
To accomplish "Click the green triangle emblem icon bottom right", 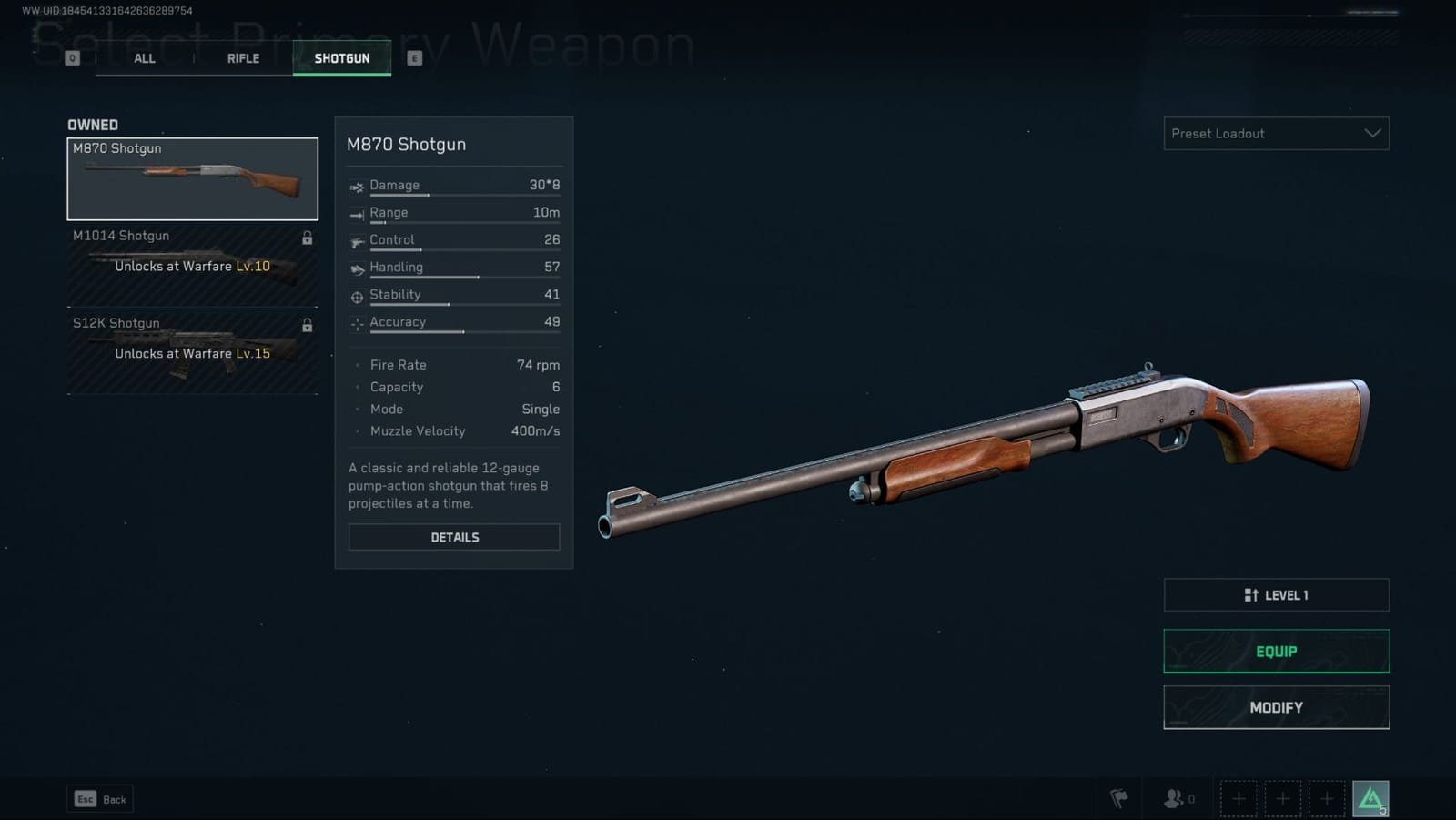I will click(1370, 796).
